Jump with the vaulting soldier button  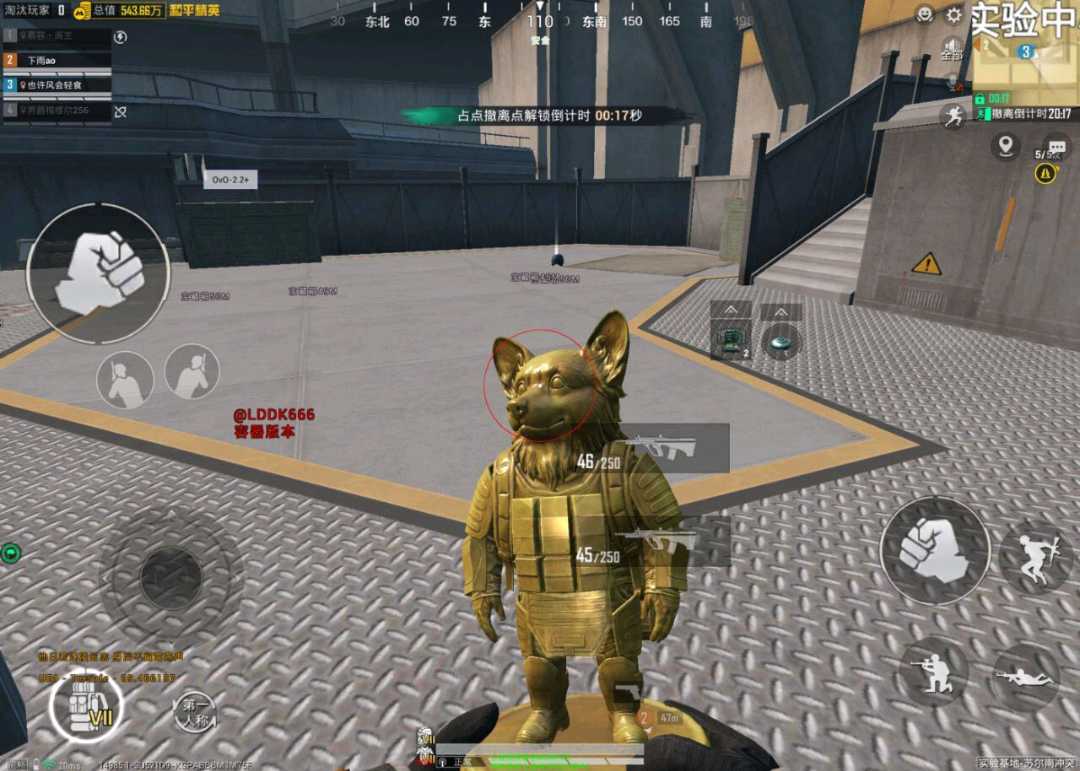coord(1034,557)
